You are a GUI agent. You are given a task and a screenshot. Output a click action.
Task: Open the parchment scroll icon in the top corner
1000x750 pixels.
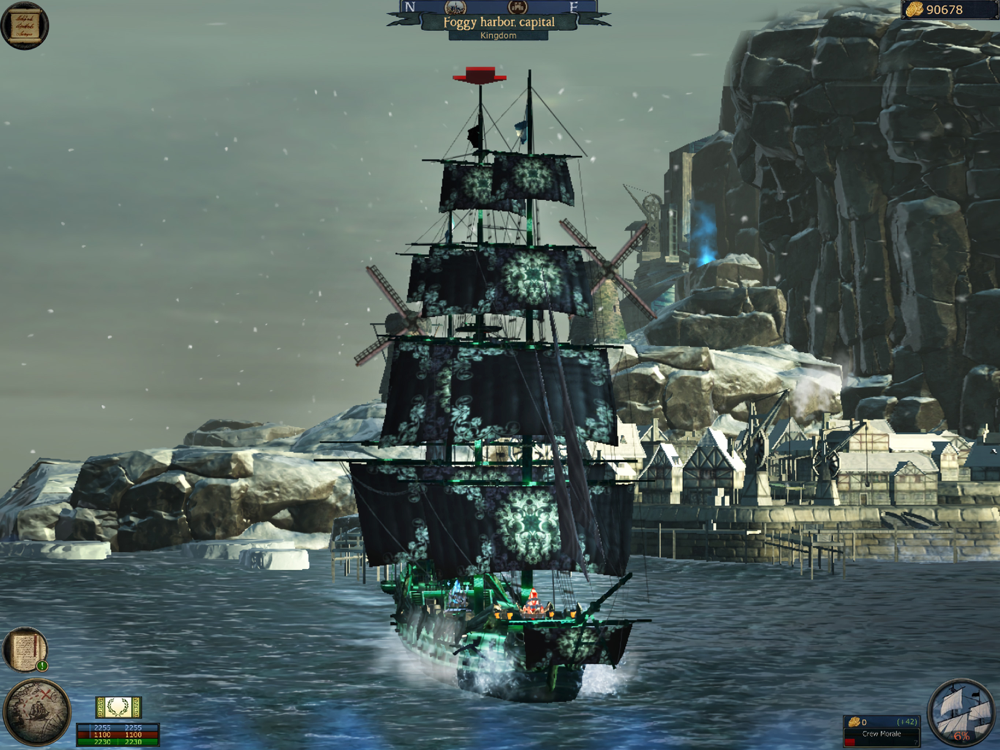24,25
